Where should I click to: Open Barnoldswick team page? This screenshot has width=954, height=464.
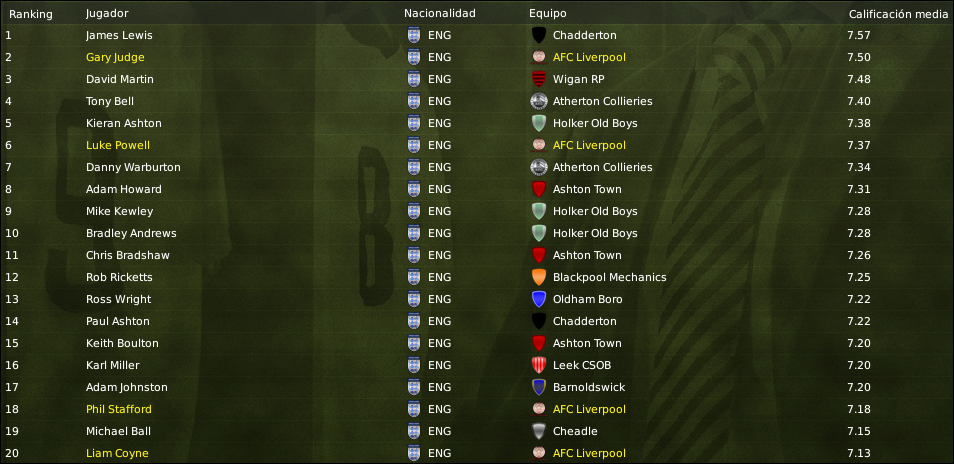point(587,387)
